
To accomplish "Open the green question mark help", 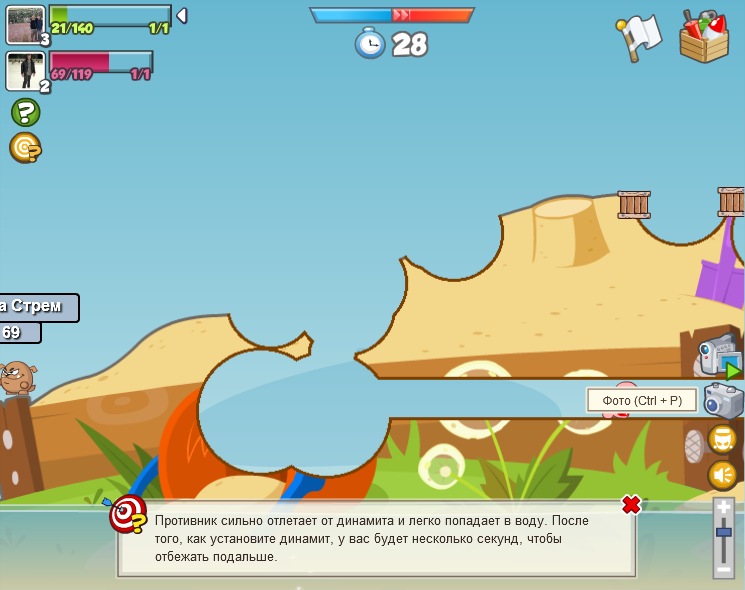I will click(x=26, y=112).
